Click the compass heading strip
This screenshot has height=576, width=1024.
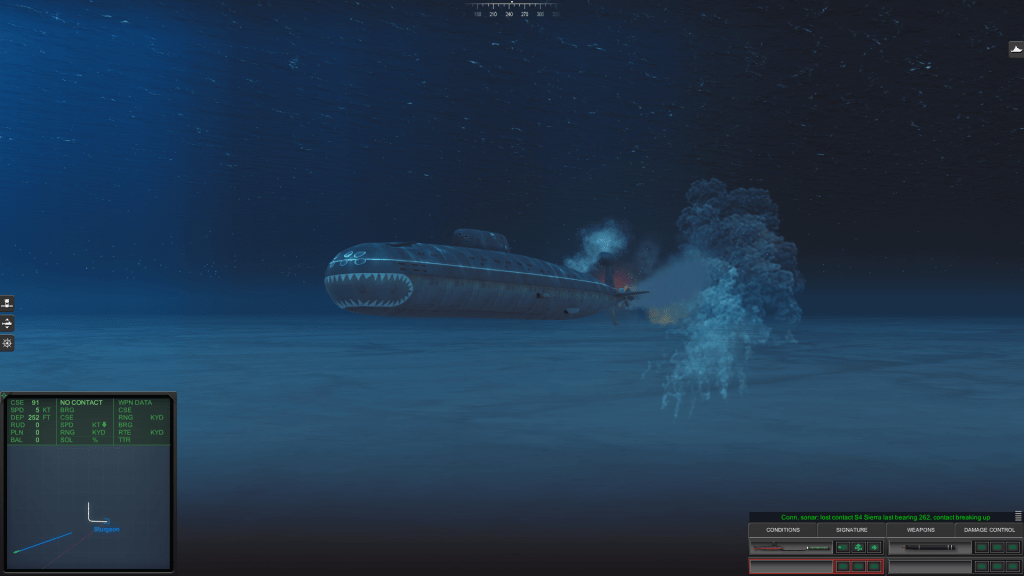(511, 10)
